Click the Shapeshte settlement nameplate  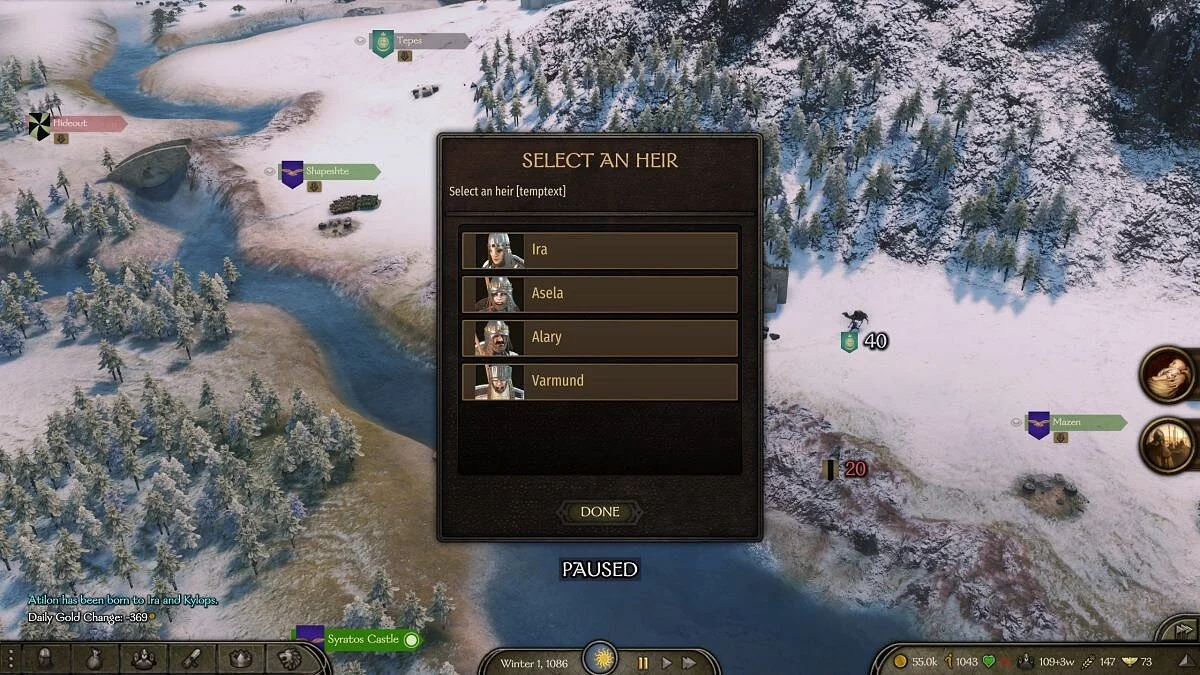click(330, 171)
